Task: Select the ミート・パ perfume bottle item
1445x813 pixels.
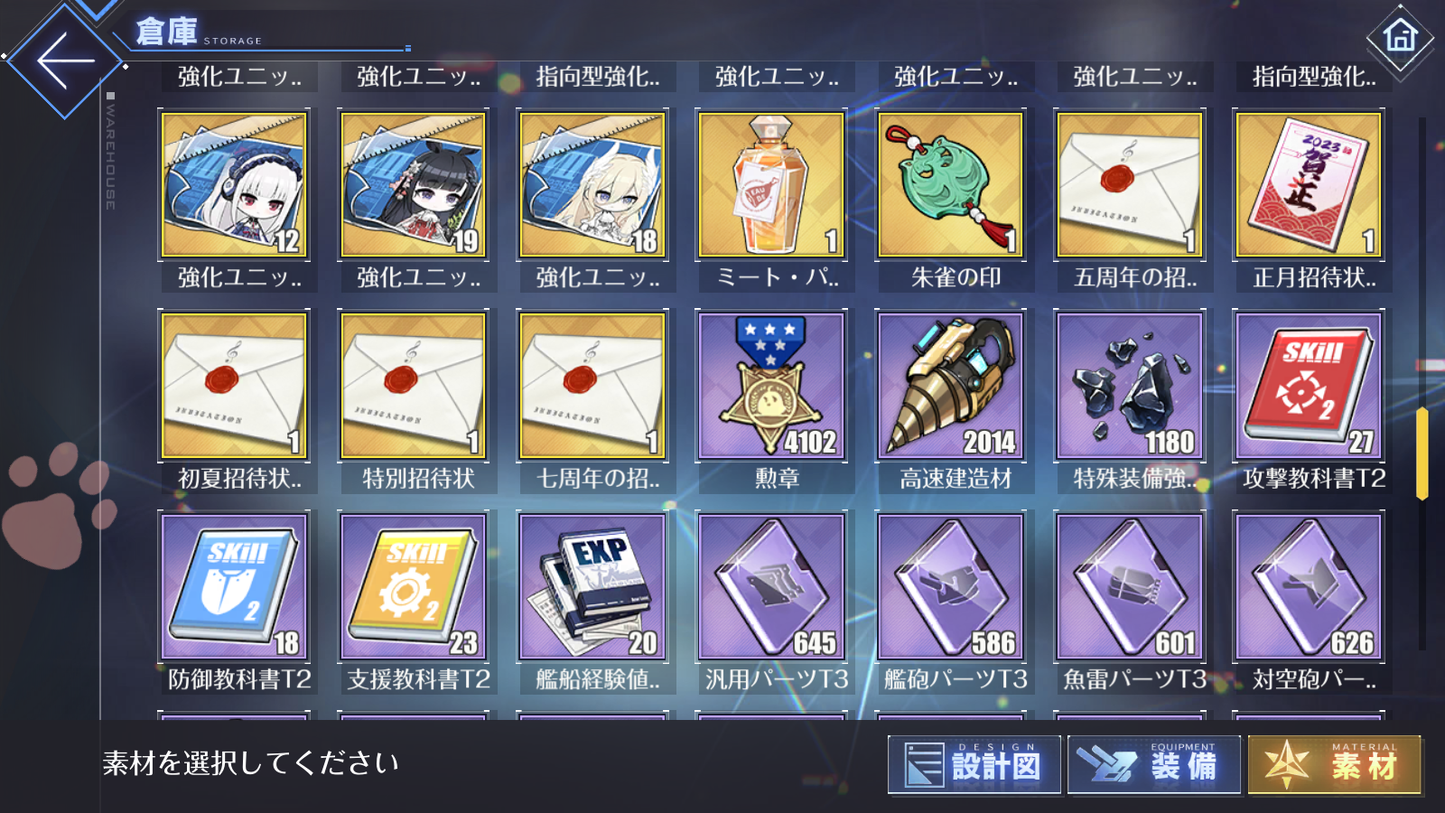Action: click(771, 183)
